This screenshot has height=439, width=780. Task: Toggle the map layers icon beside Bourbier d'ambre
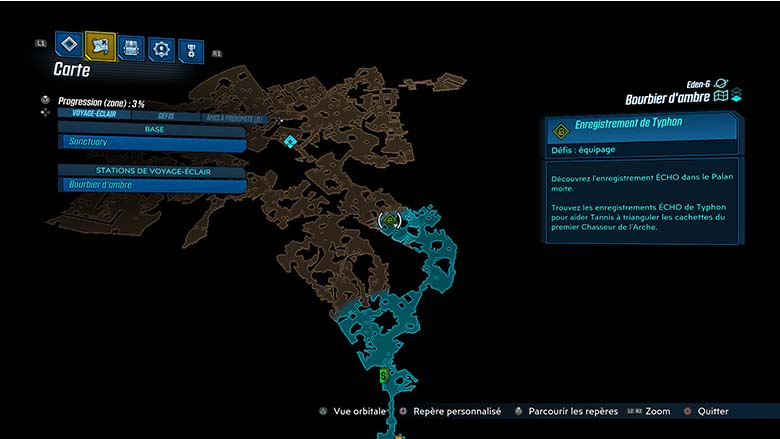coord(728,97)
